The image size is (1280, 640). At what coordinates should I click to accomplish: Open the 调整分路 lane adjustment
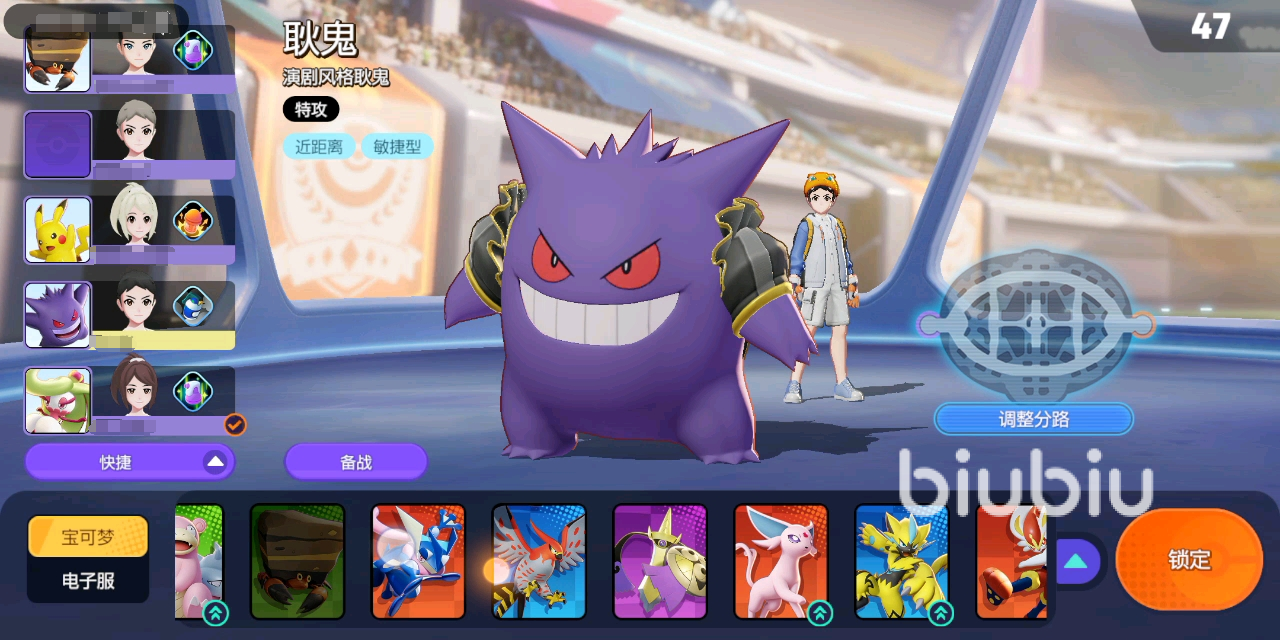click(x=1033, y=419)
